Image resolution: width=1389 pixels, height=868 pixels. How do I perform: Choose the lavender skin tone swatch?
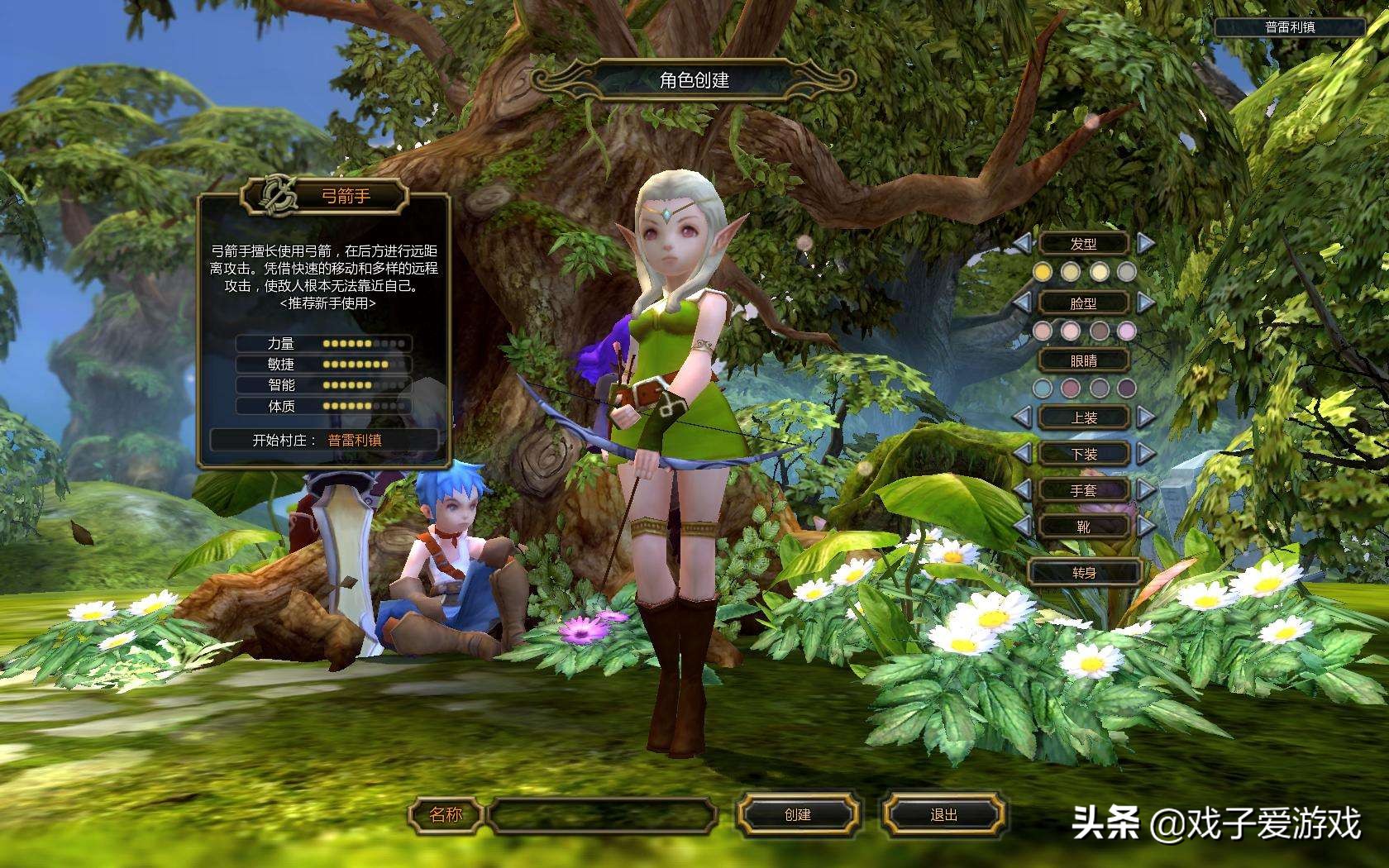1127,331
